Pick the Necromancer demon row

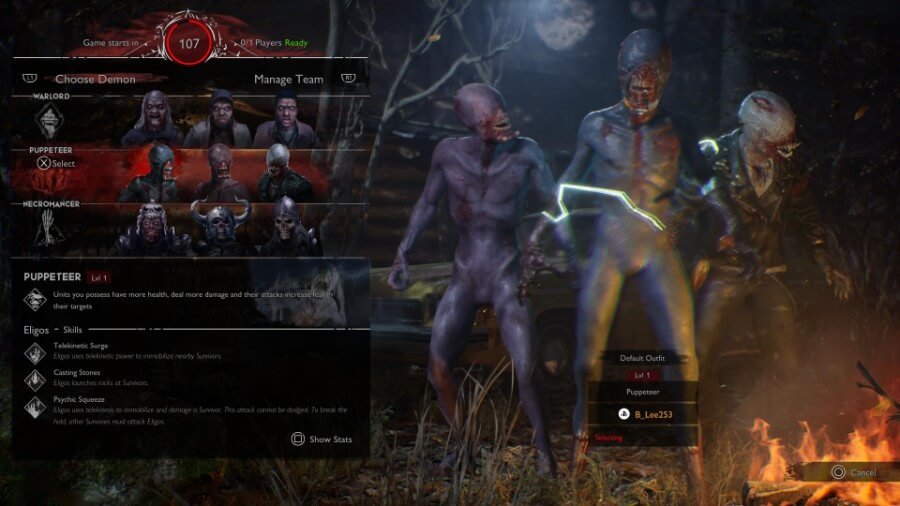190,230
